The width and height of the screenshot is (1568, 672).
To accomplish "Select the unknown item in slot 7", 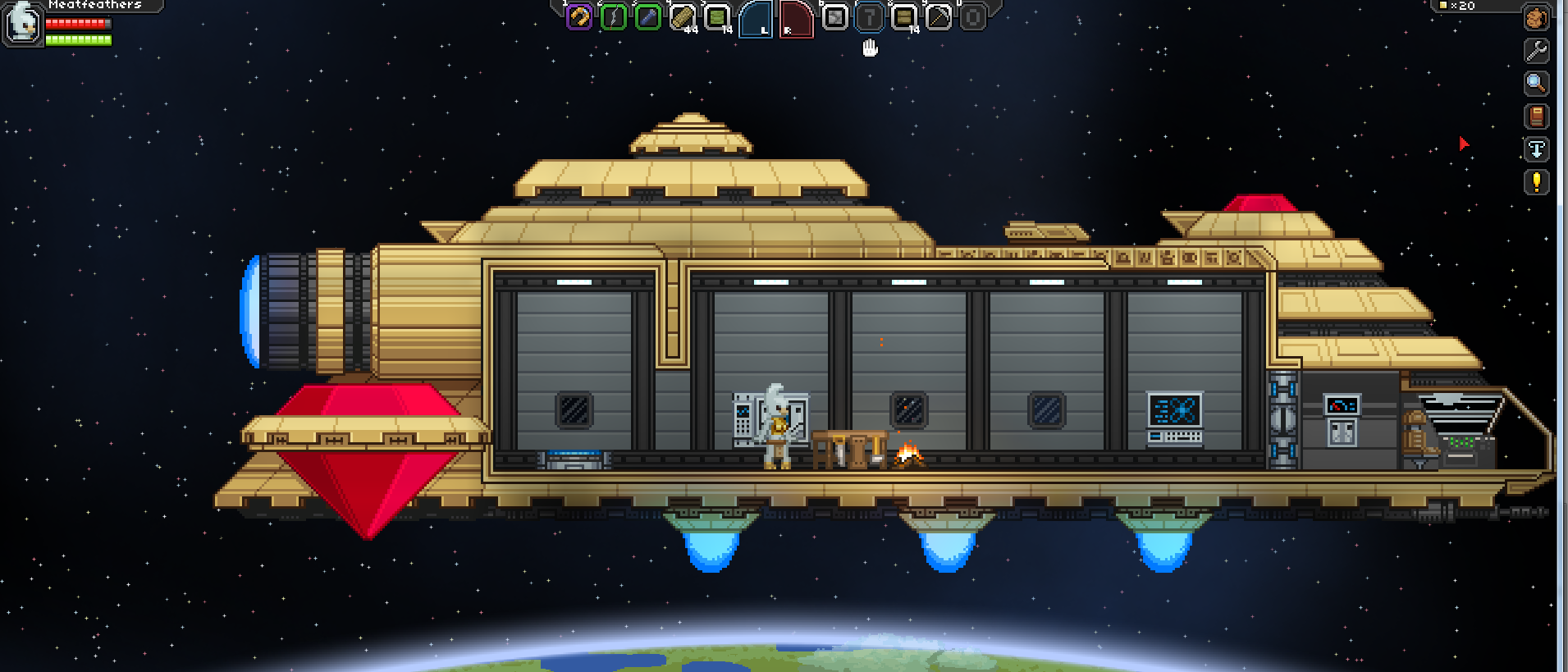I will pyautogui.click(x=868, y=18).
